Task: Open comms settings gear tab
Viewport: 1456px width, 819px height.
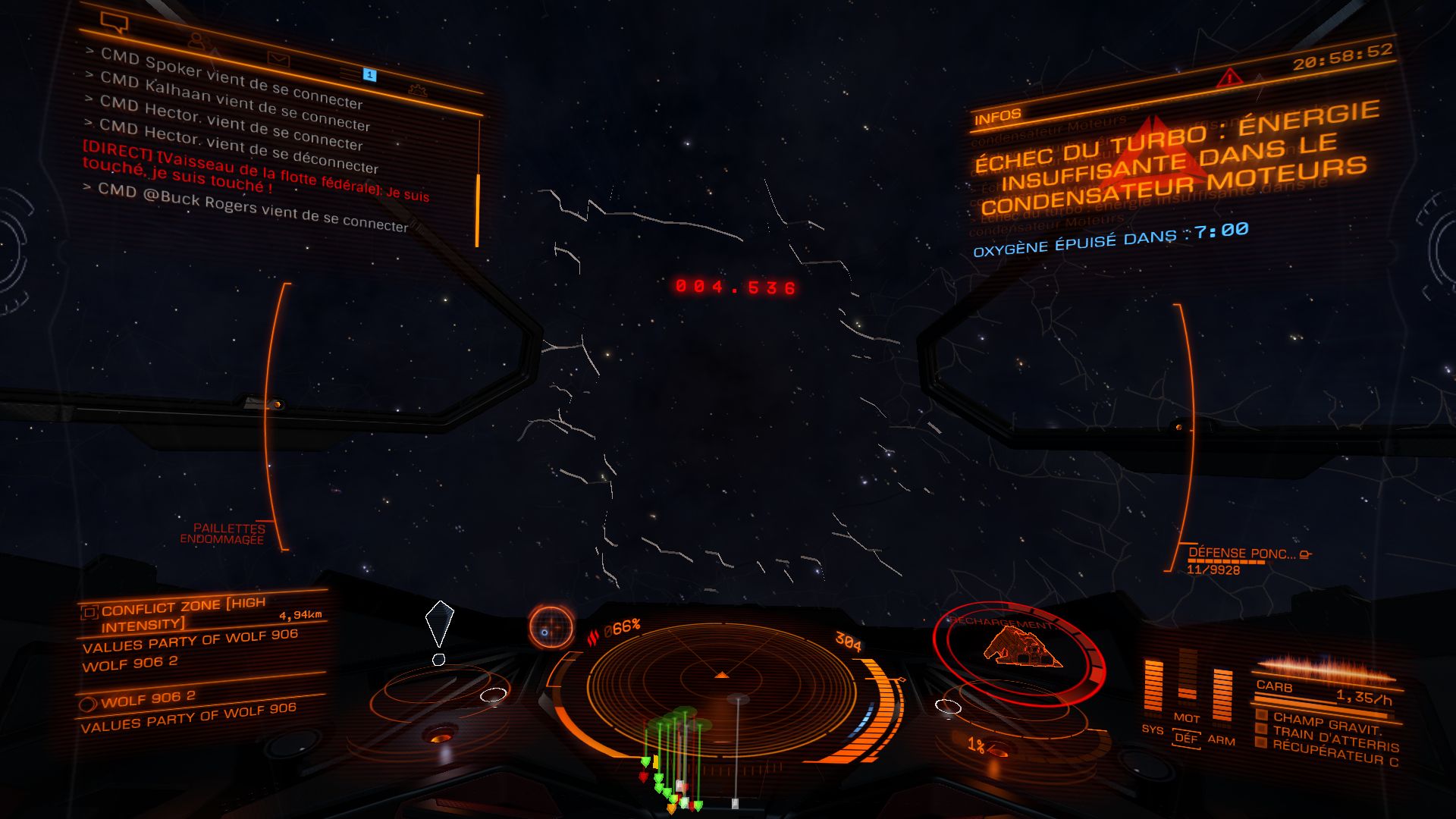Action: coord(416,91)
